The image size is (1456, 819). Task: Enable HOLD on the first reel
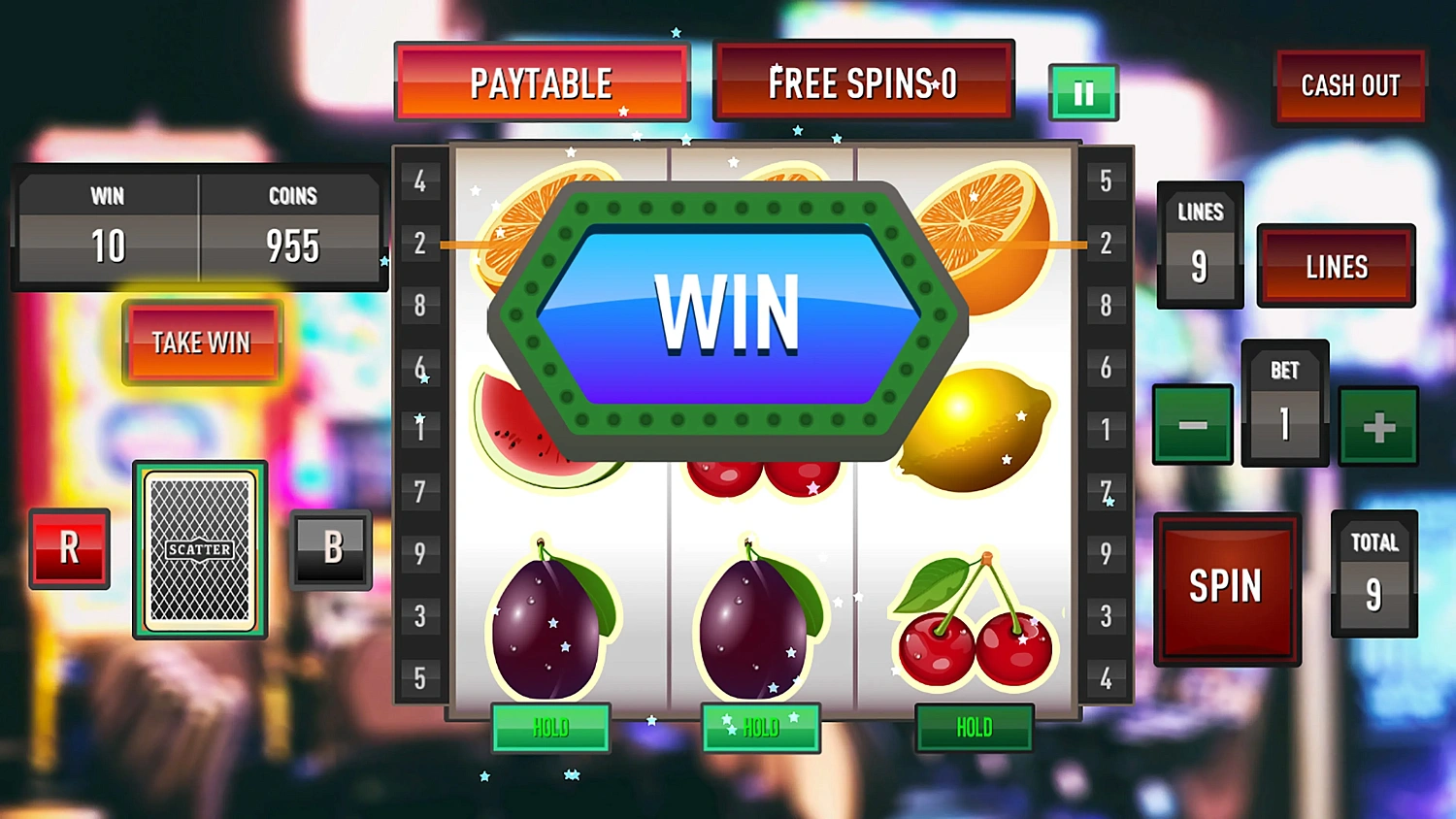550,728
